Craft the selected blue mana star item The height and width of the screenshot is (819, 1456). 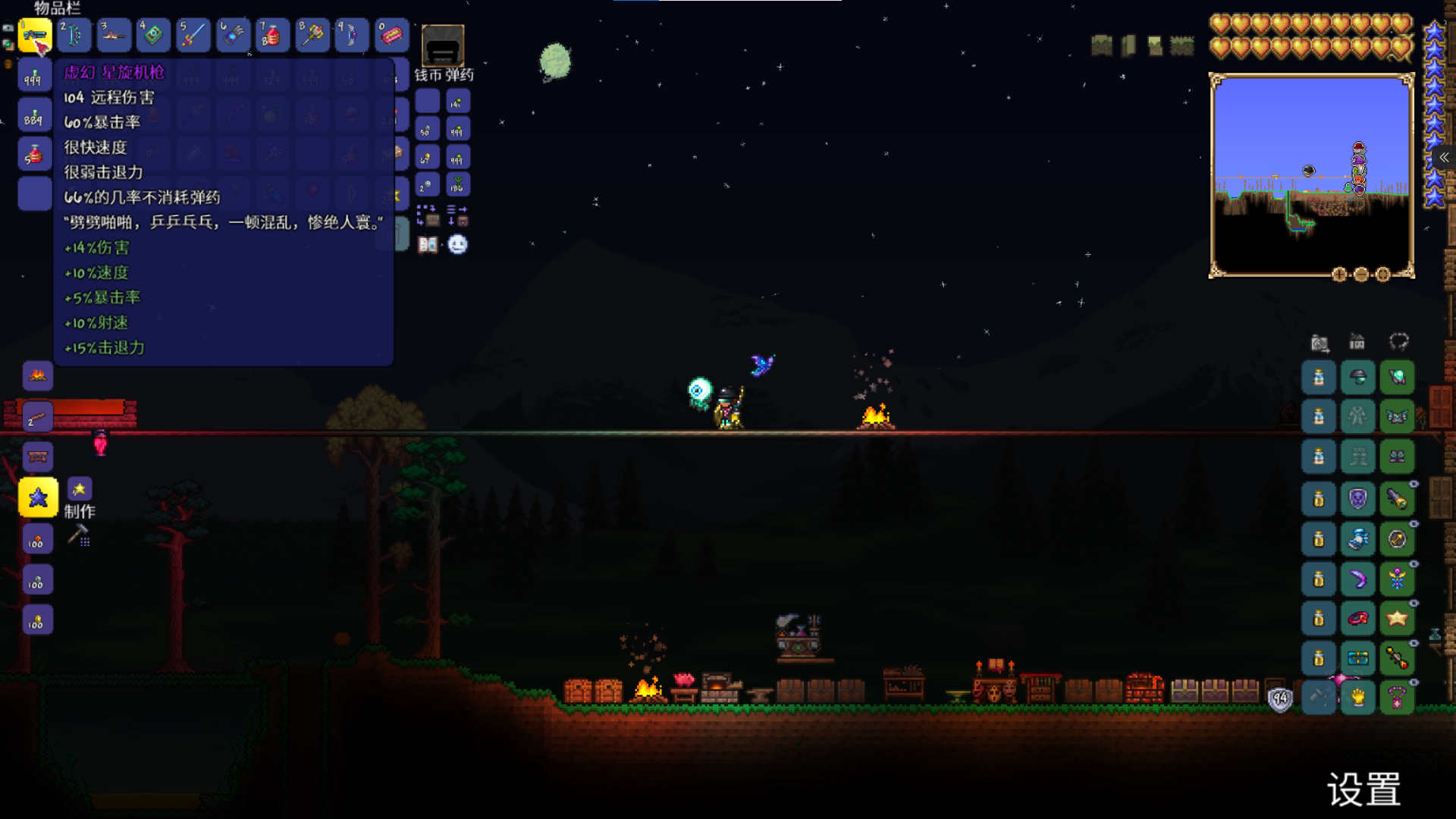38,497
